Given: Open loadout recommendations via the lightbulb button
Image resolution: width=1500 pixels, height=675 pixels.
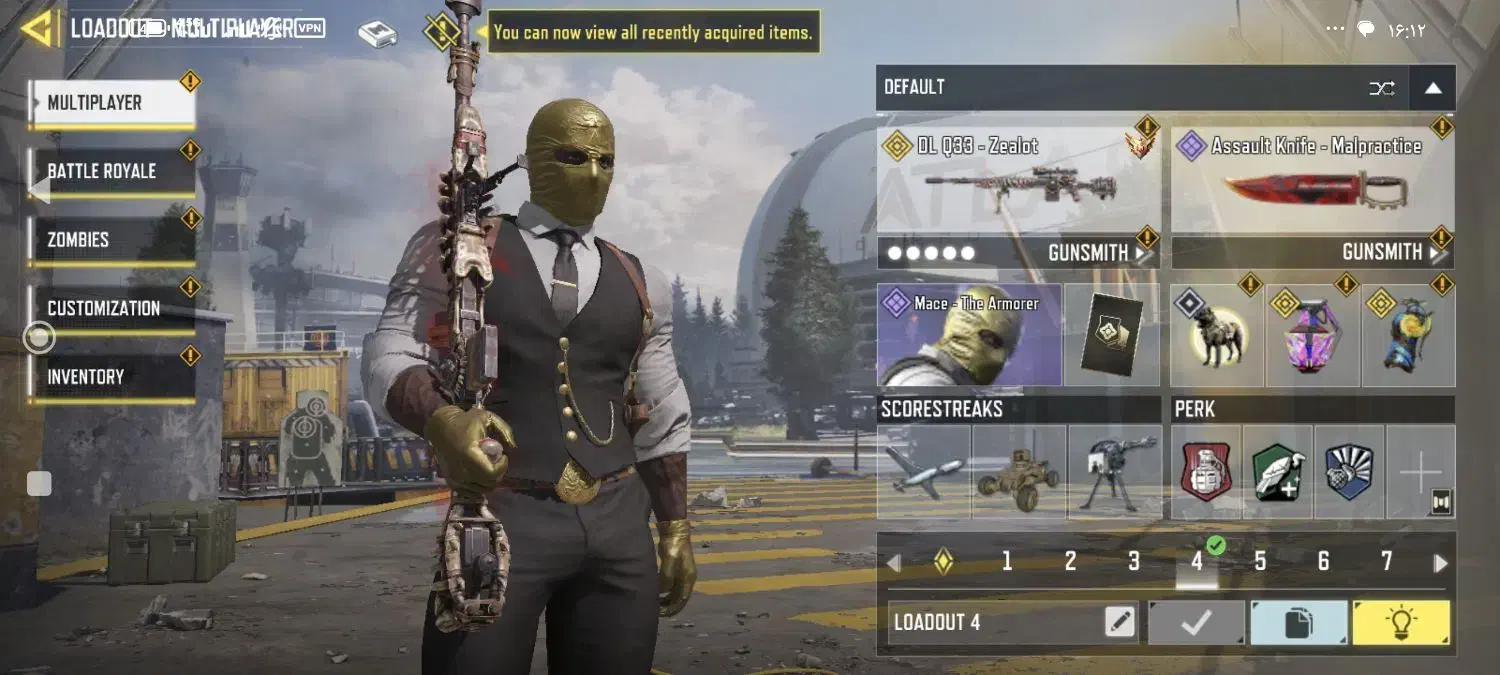Looking at the screenshot, I should coord(1400,623).
